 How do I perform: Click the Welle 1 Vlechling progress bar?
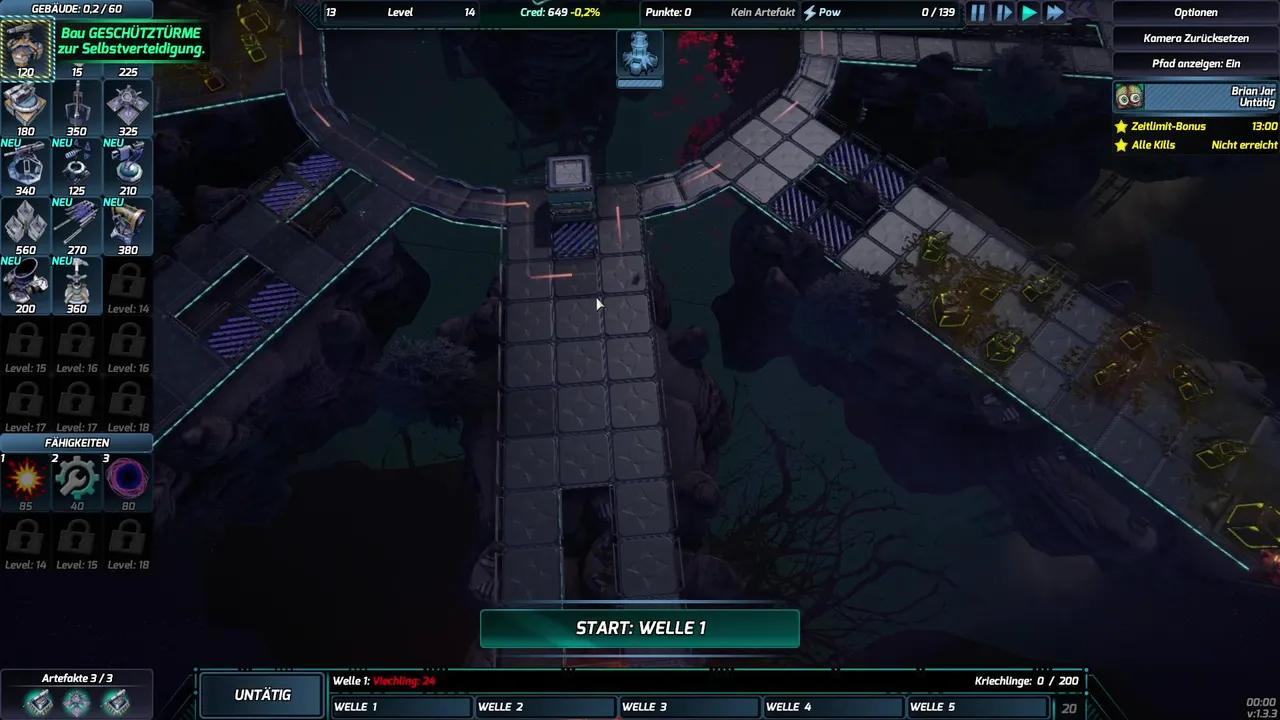coord(700,681)
